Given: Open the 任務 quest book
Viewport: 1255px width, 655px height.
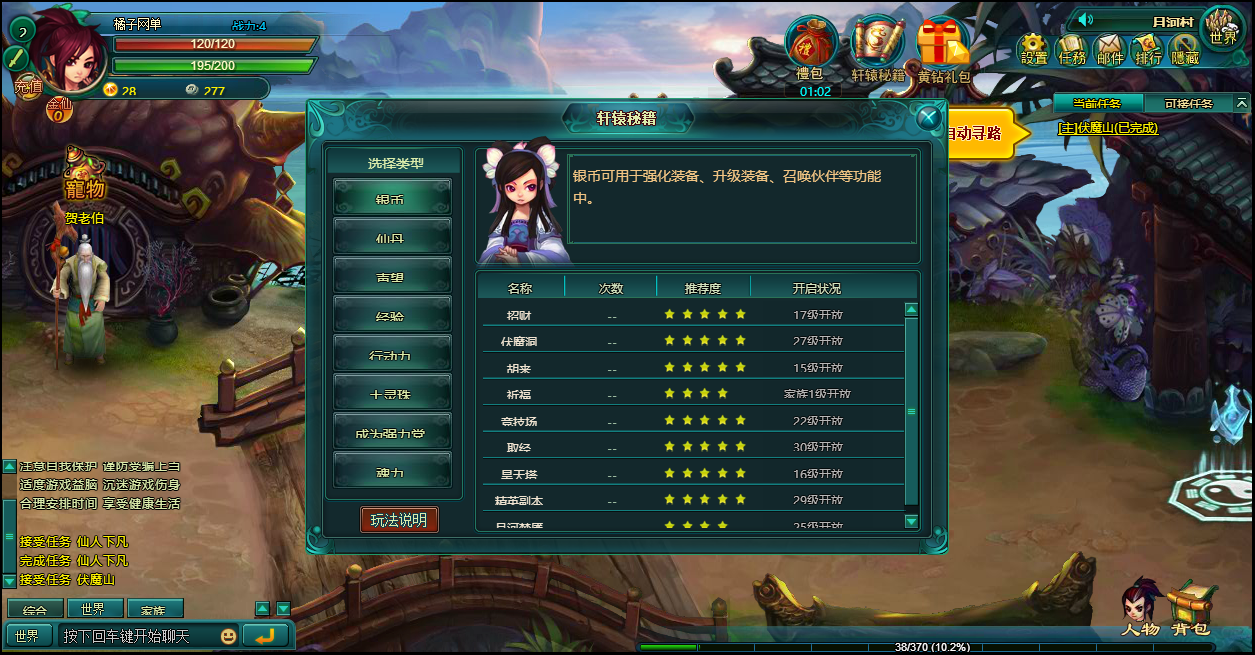Looking at the screenshot, I should 1072,49.
